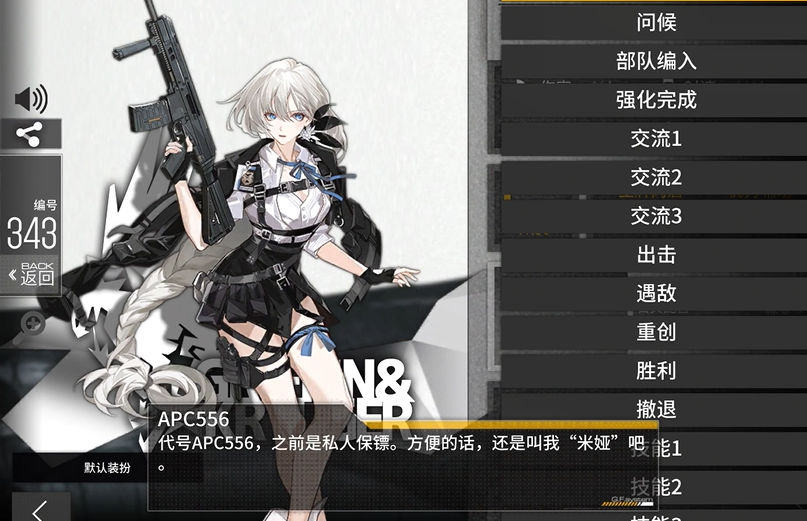Screen dimensions: 807x521
Task: Switch costume with the left arrow
Action: [x=40, y=509]
